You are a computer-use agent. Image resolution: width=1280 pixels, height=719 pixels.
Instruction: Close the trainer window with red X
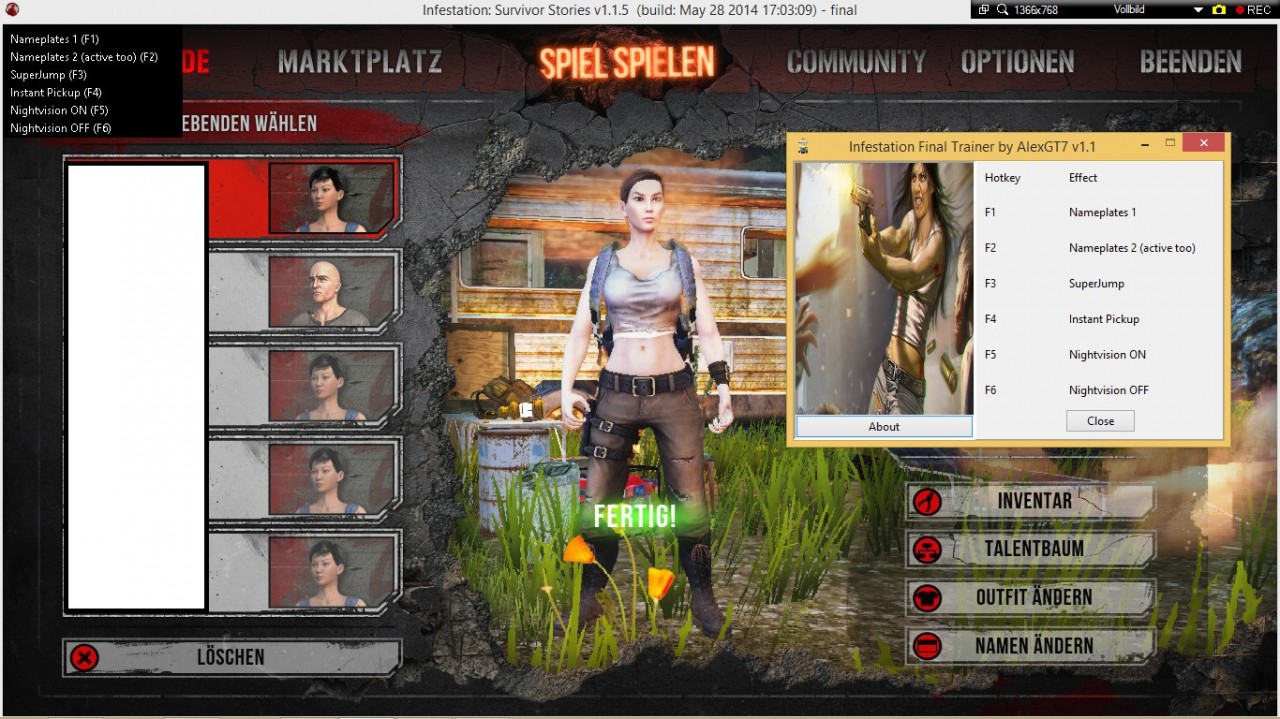coord(1203,144)
